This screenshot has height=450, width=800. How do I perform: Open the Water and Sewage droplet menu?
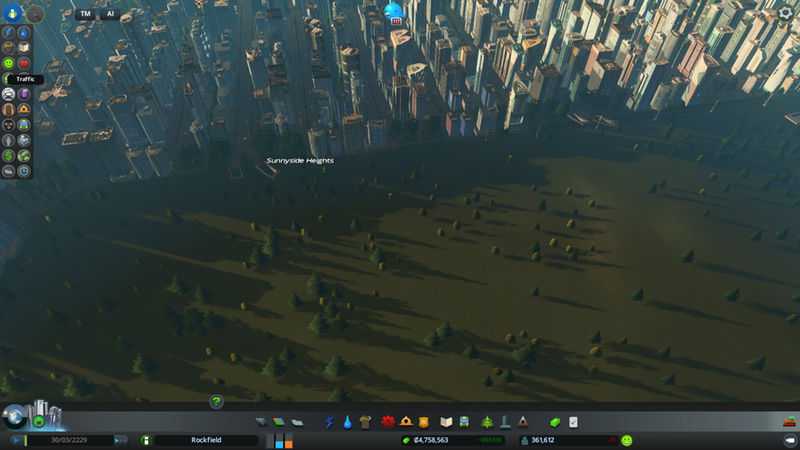(347, 422)
